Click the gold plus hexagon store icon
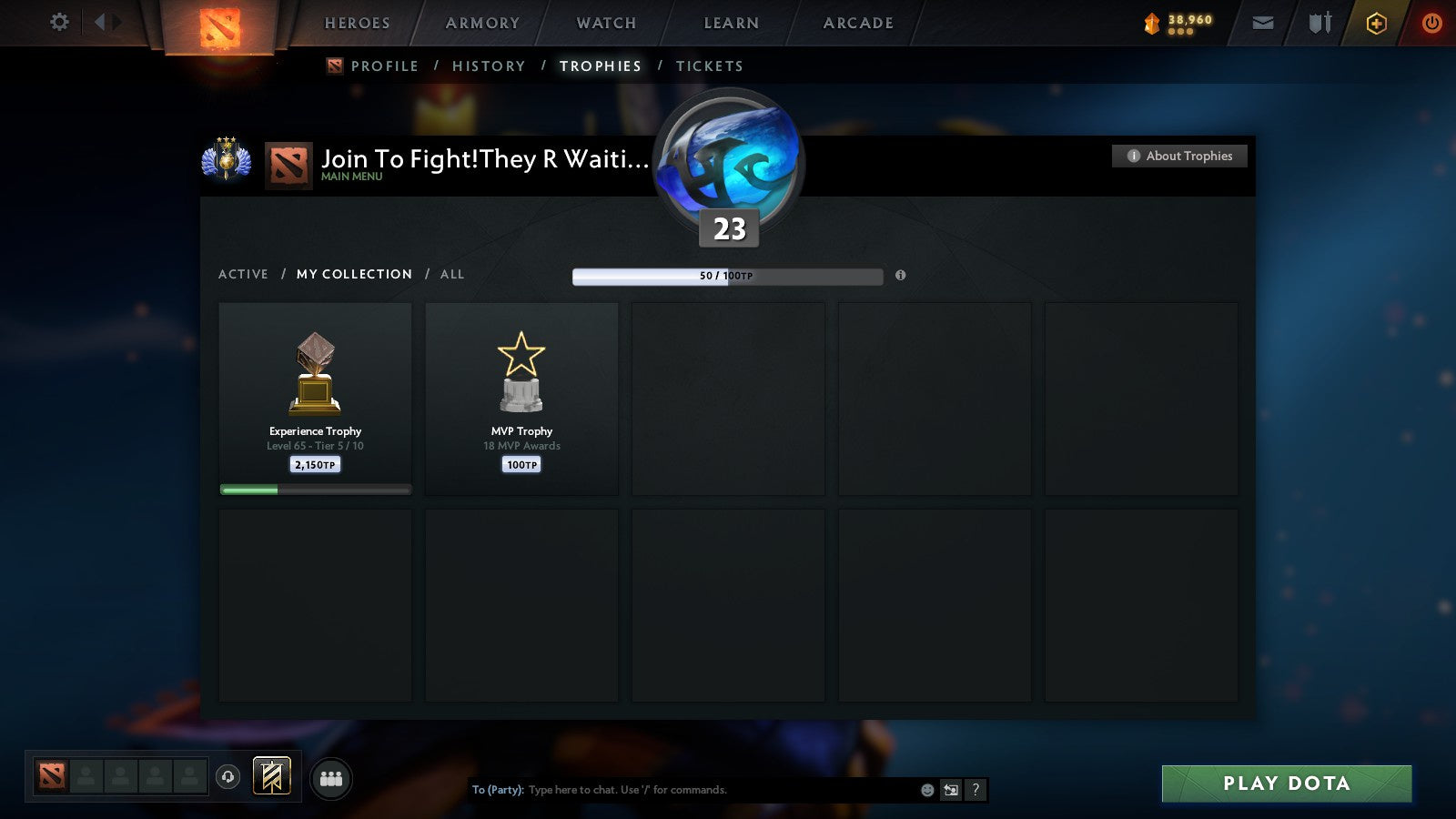This screenshot has width=1456, height=819. pyautogui.click(x=1376, y=23)
